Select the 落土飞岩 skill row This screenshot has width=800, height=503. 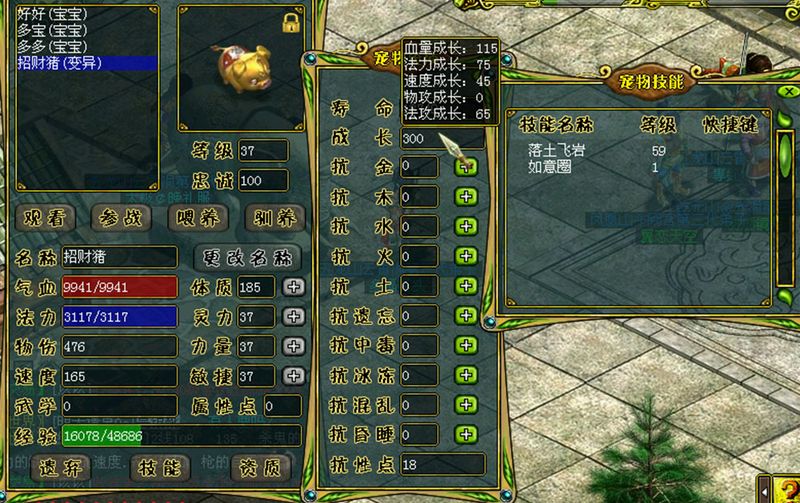(557, 150)
